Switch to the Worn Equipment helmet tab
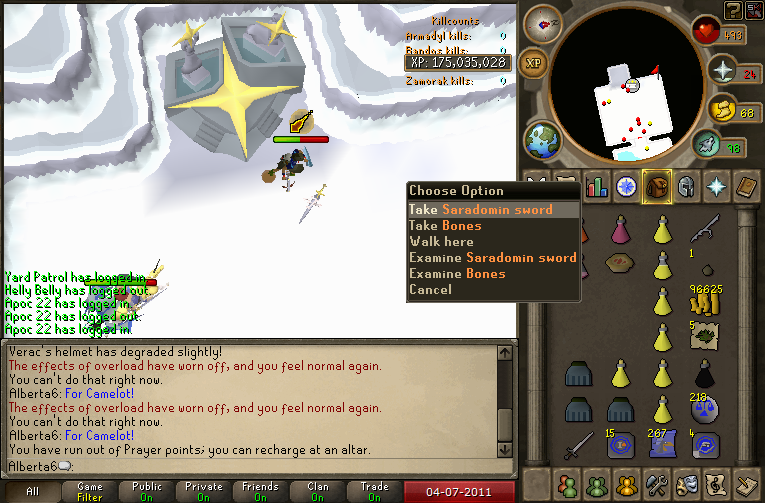Screen dimensions: 765x503 686,186
